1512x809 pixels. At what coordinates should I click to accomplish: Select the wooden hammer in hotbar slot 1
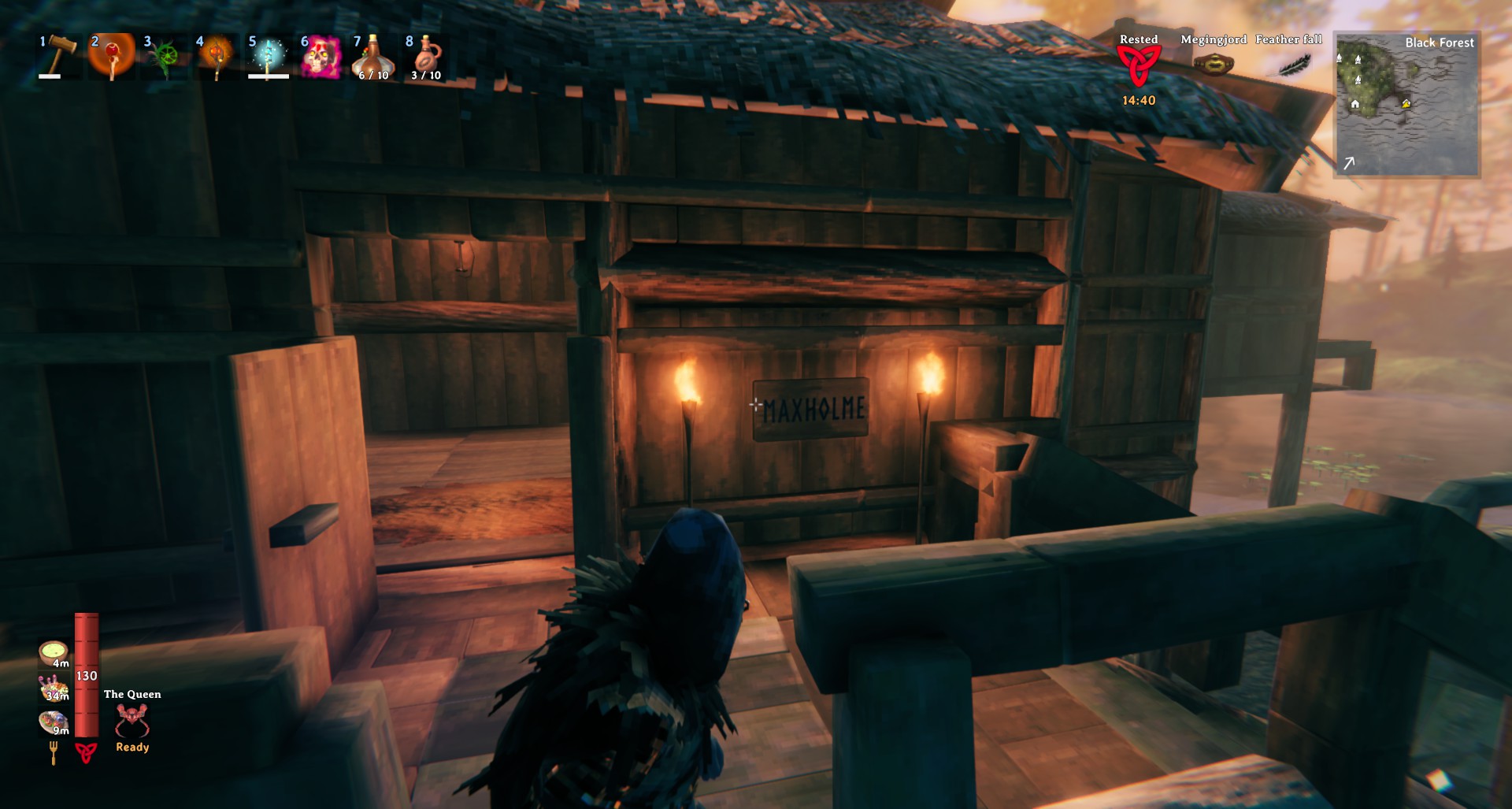coord(60,55)
